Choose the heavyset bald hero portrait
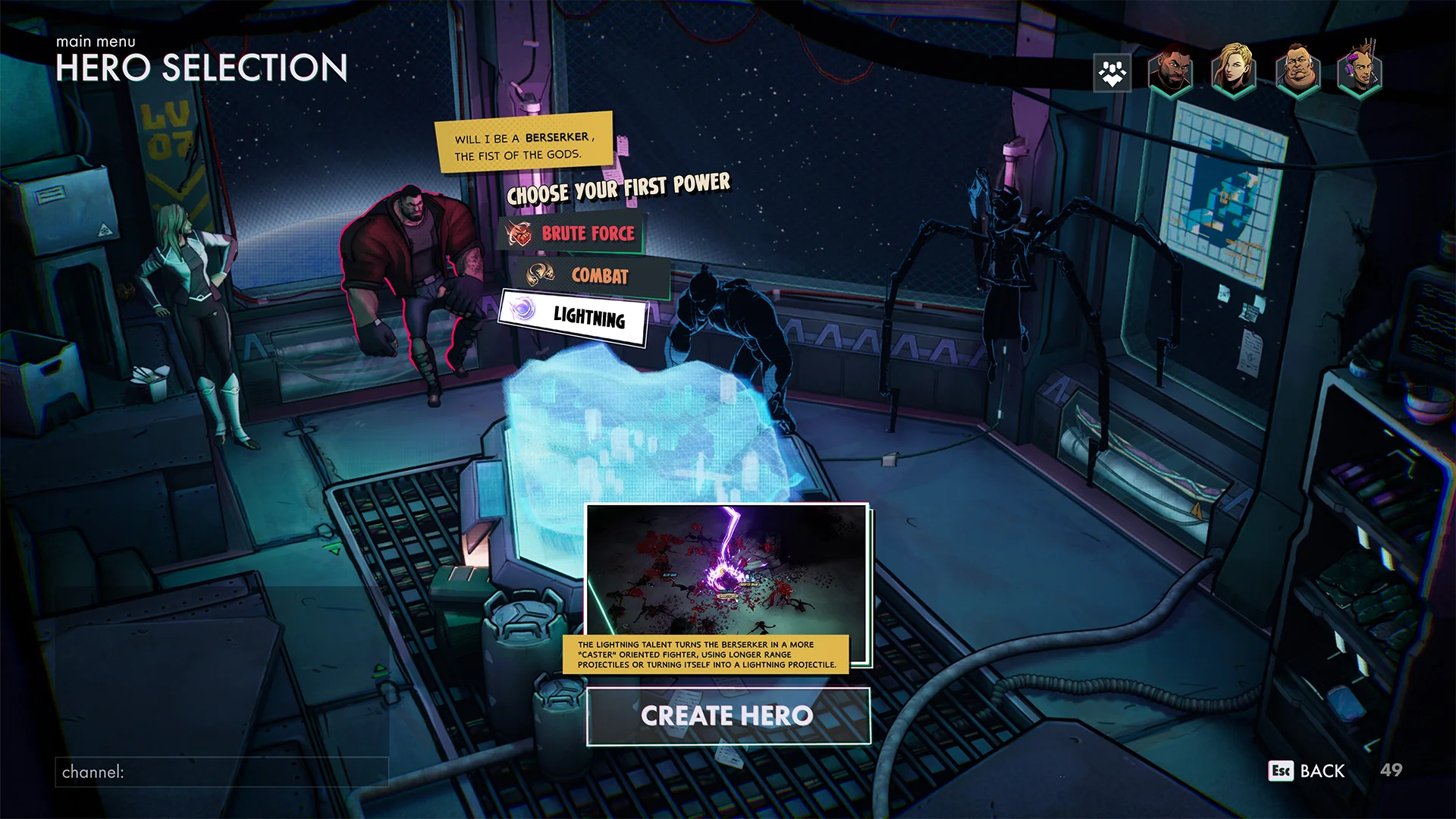The width and height of the screenshot is (1456, 819). pos(1297,72)
